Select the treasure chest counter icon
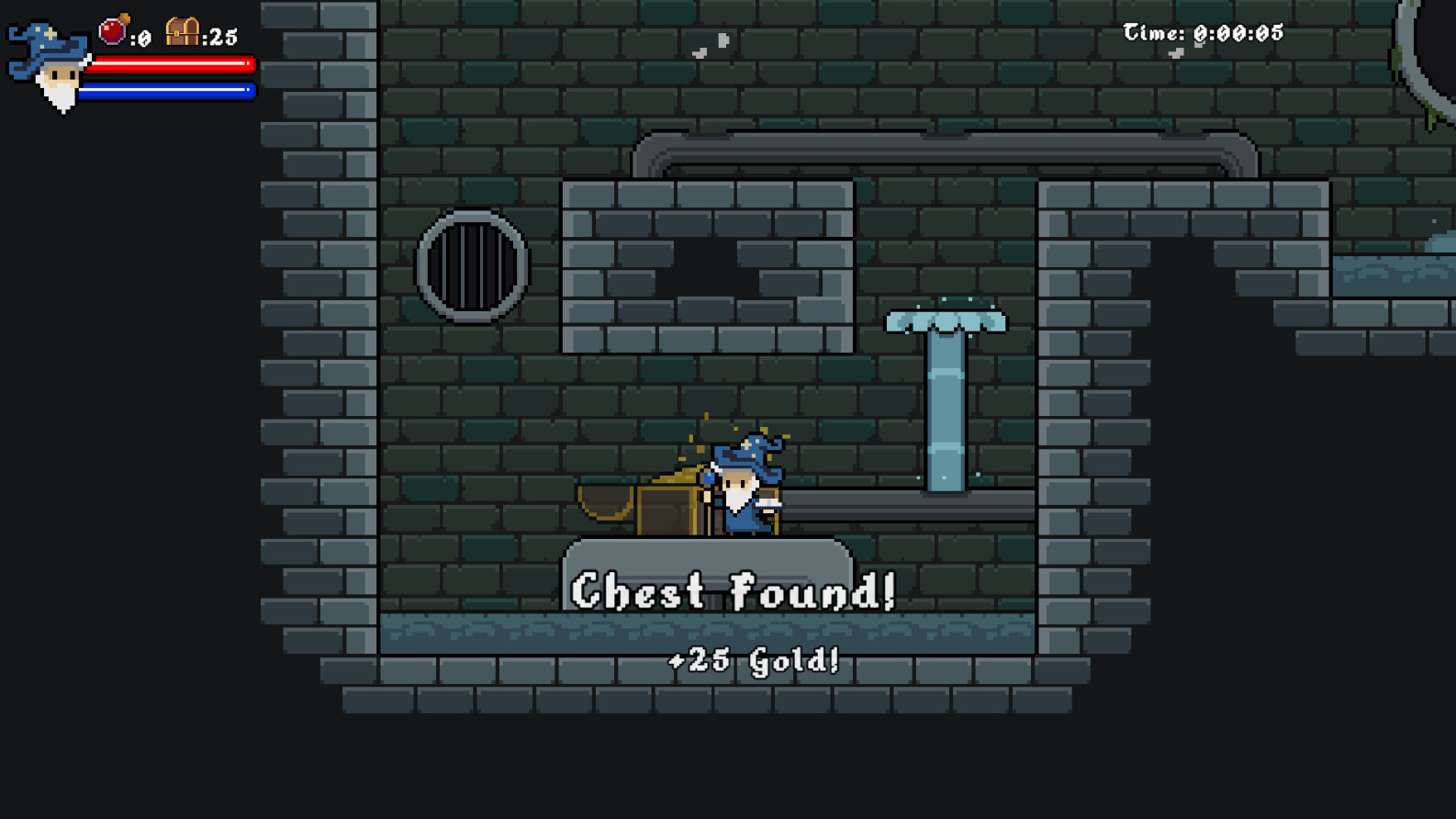 coord(183,31)
